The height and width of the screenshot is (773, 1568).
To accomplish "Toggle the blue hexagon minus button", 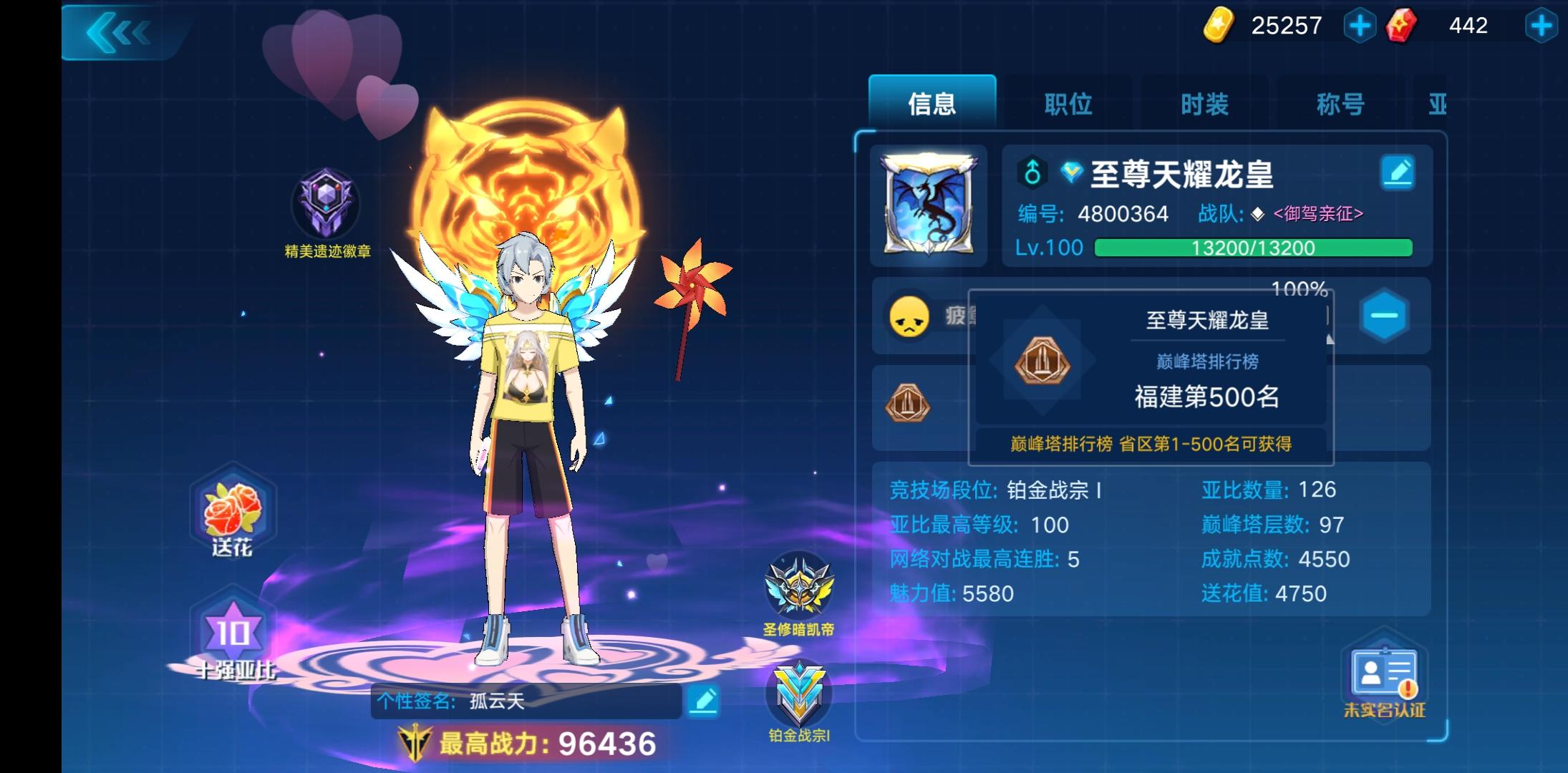I will (1383, 316).
